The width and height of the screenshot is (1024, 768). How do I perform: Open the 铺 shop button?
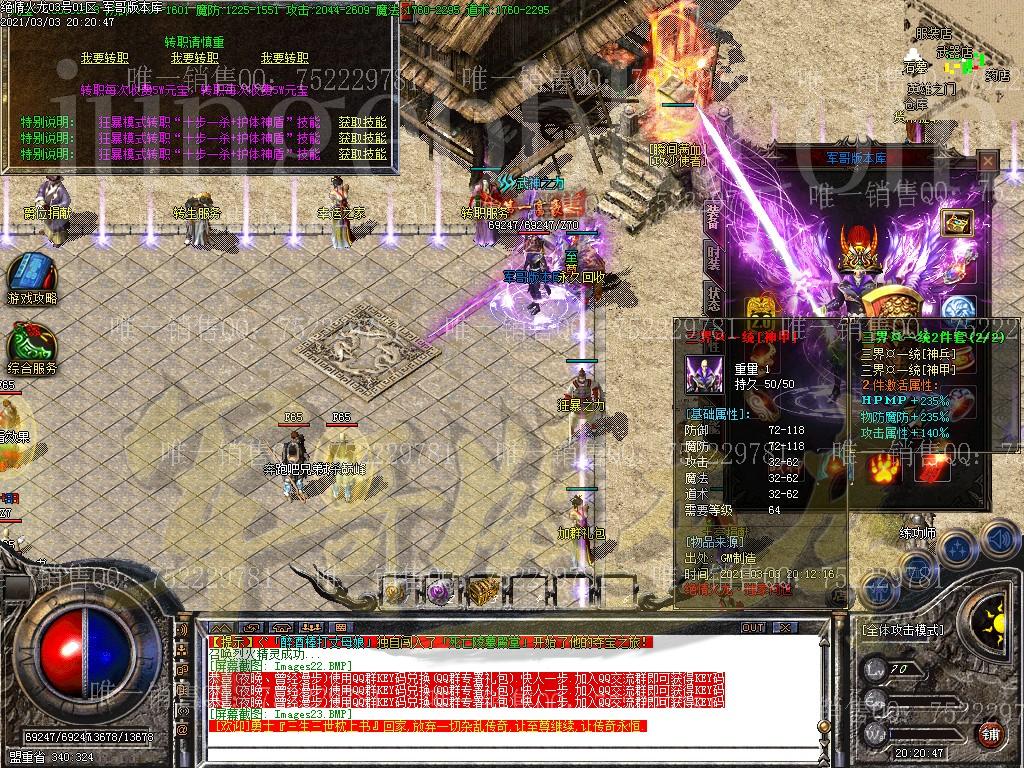(x=989, y=737)
